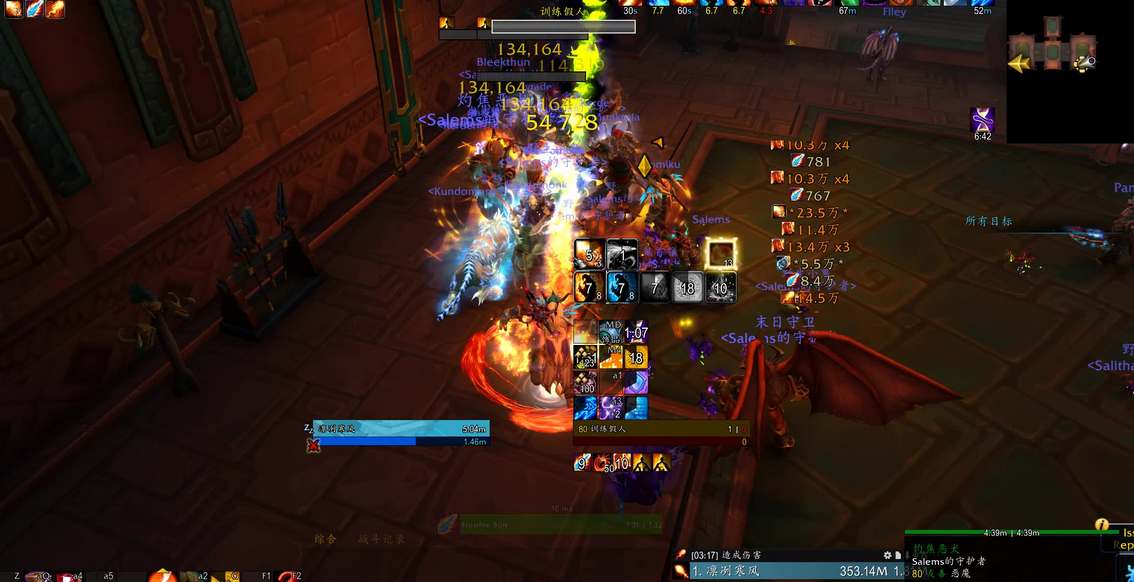Click the cooldown icon showing 10 in the grey row
This screenshot has width=1134, height=582.
721,287
